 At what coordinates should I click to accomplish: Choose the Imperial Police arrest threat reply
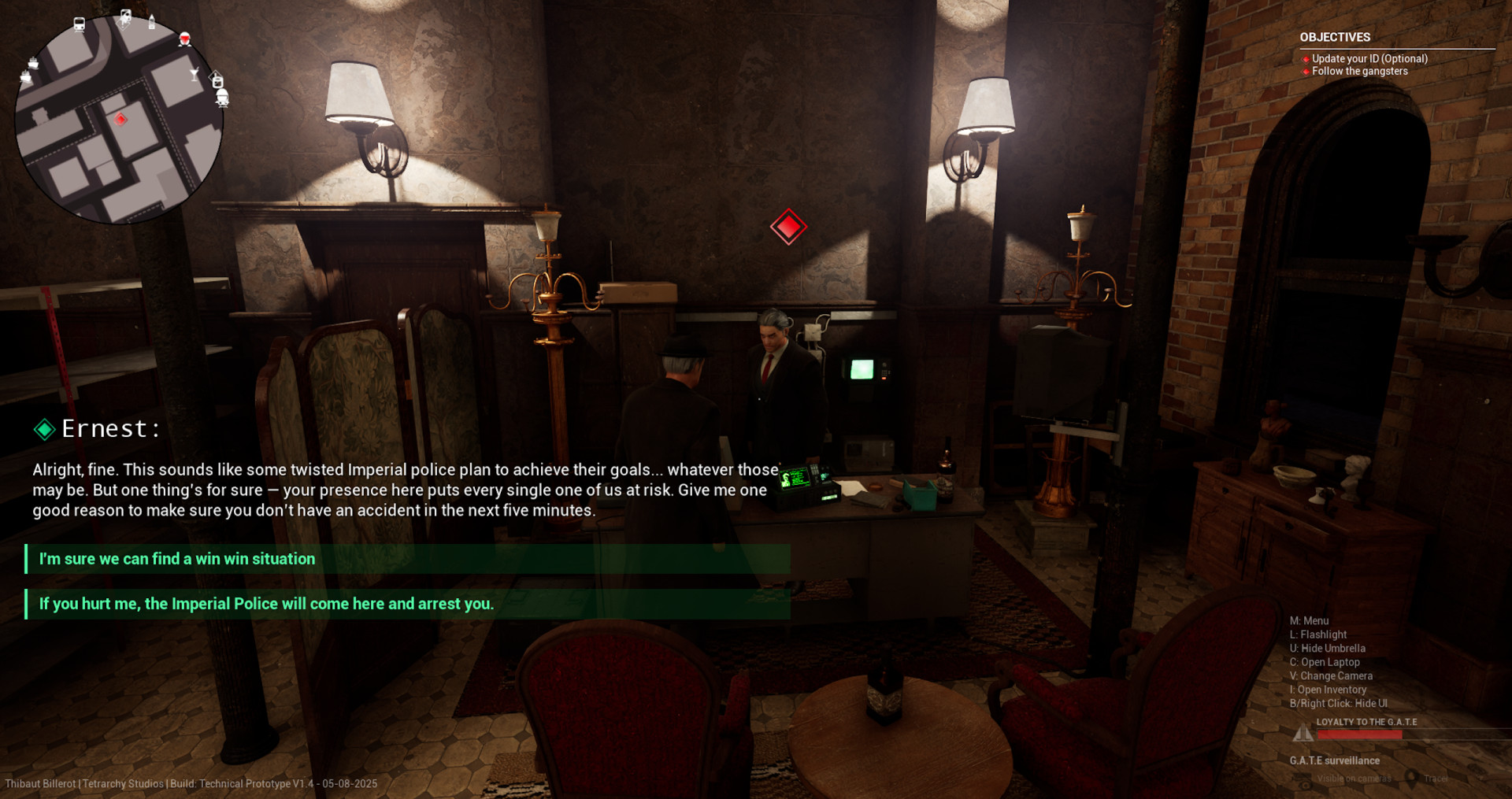pos(406,604)
